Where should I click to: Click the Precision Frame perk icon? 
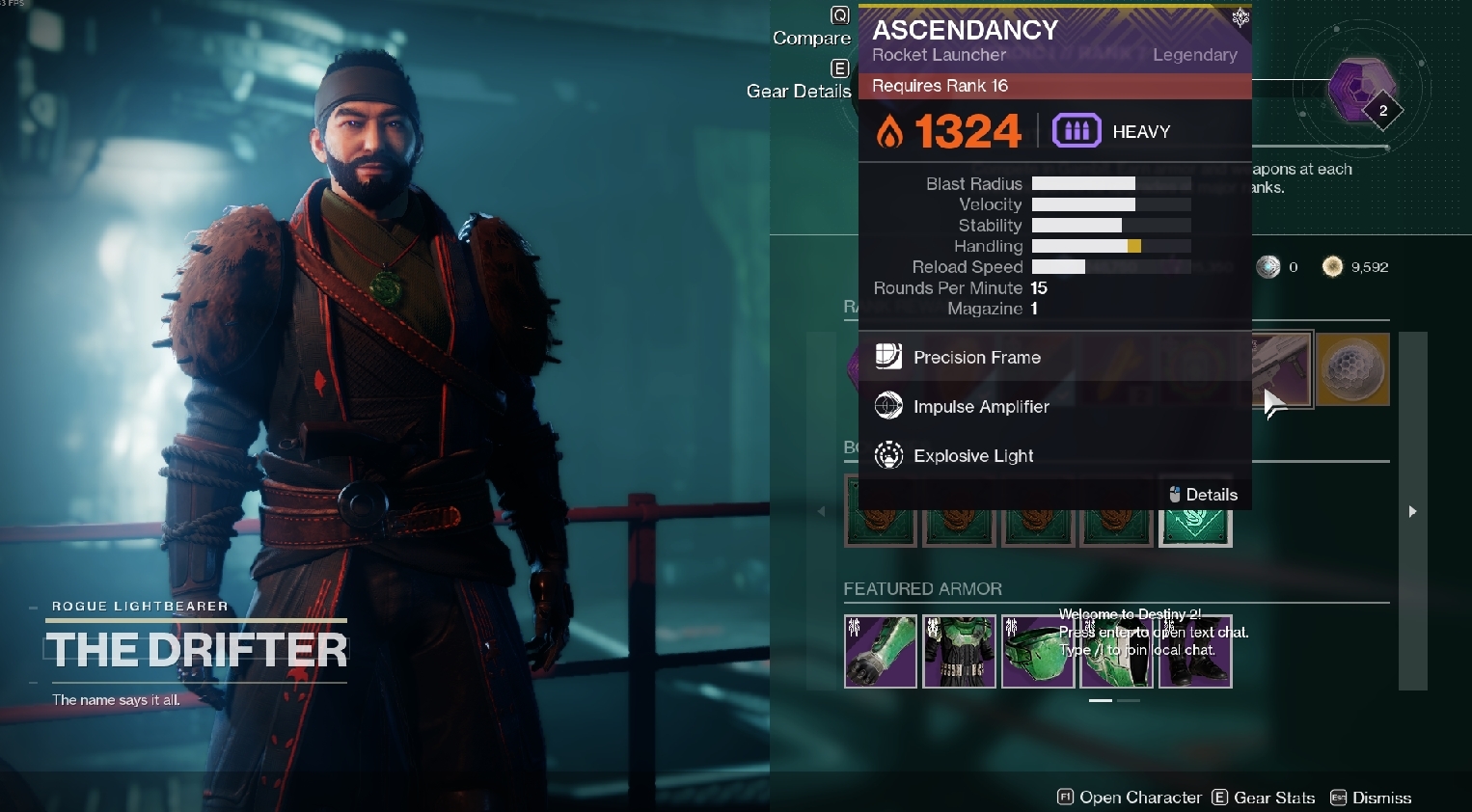click(888, 357)
